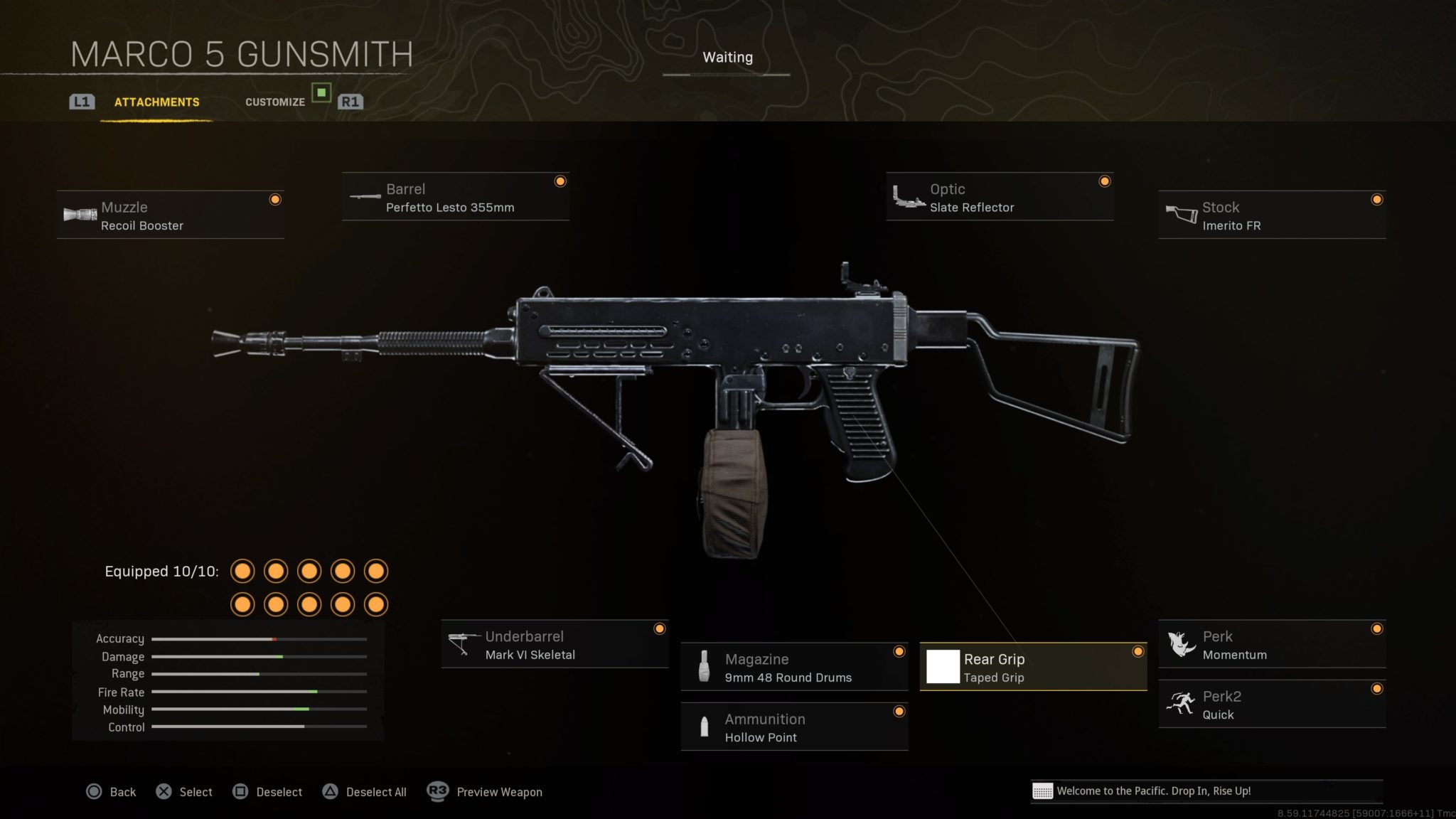Screen dimensions: 1456x819
Task: Select the Muzzle Recoil Booster slot
Action: [x=171, y=215]
